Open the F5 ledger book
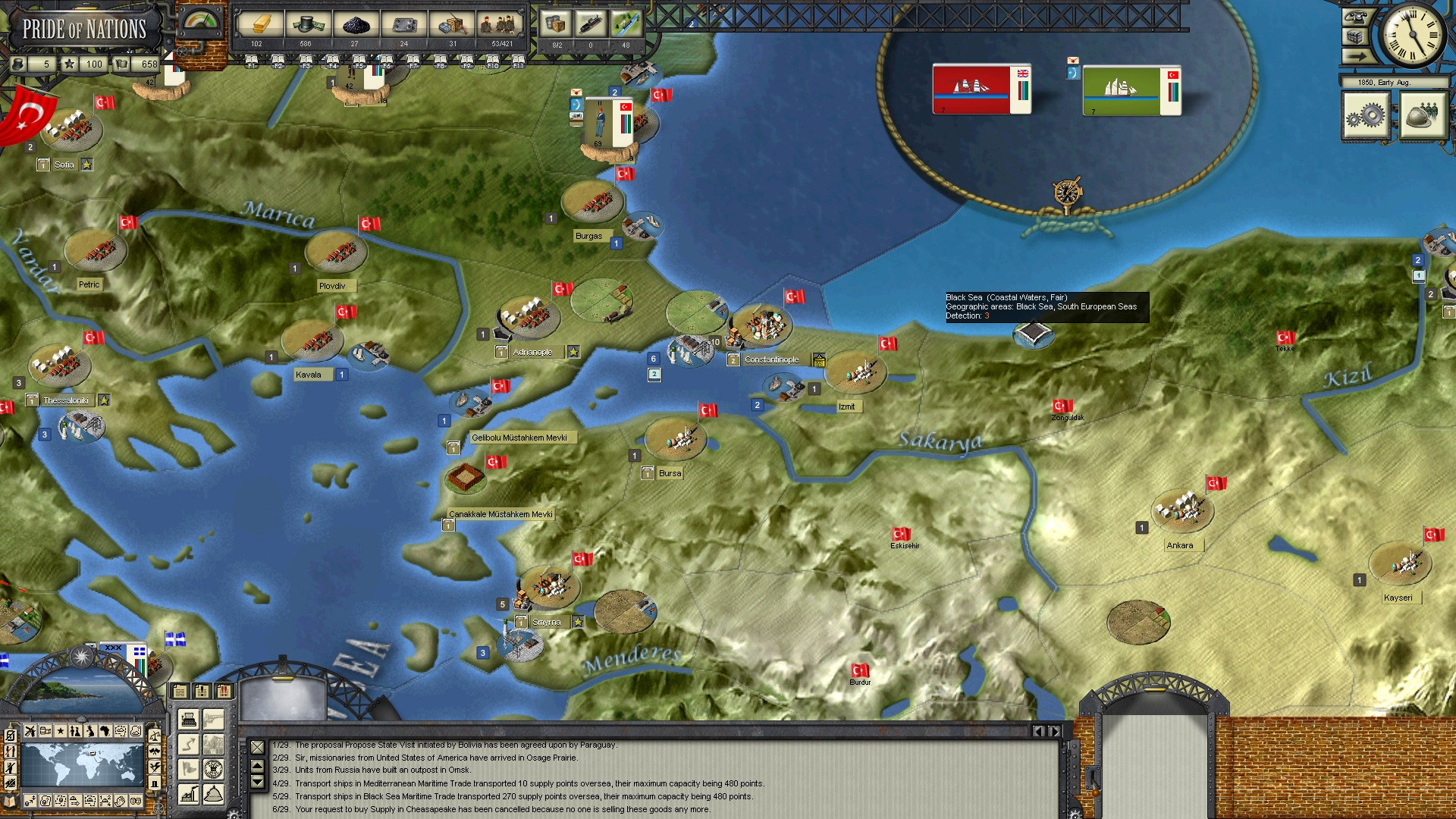1456x819 pixels. coord(359,61)
